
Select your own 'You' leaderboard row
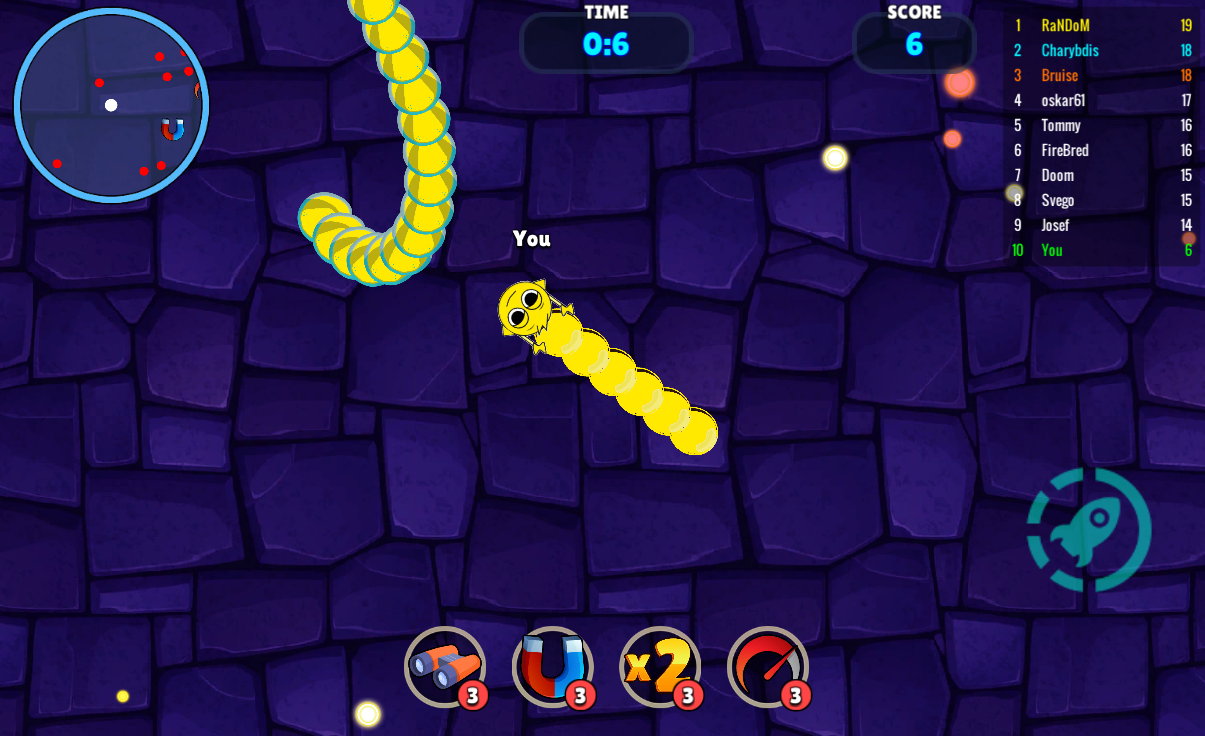point(1100,250)
